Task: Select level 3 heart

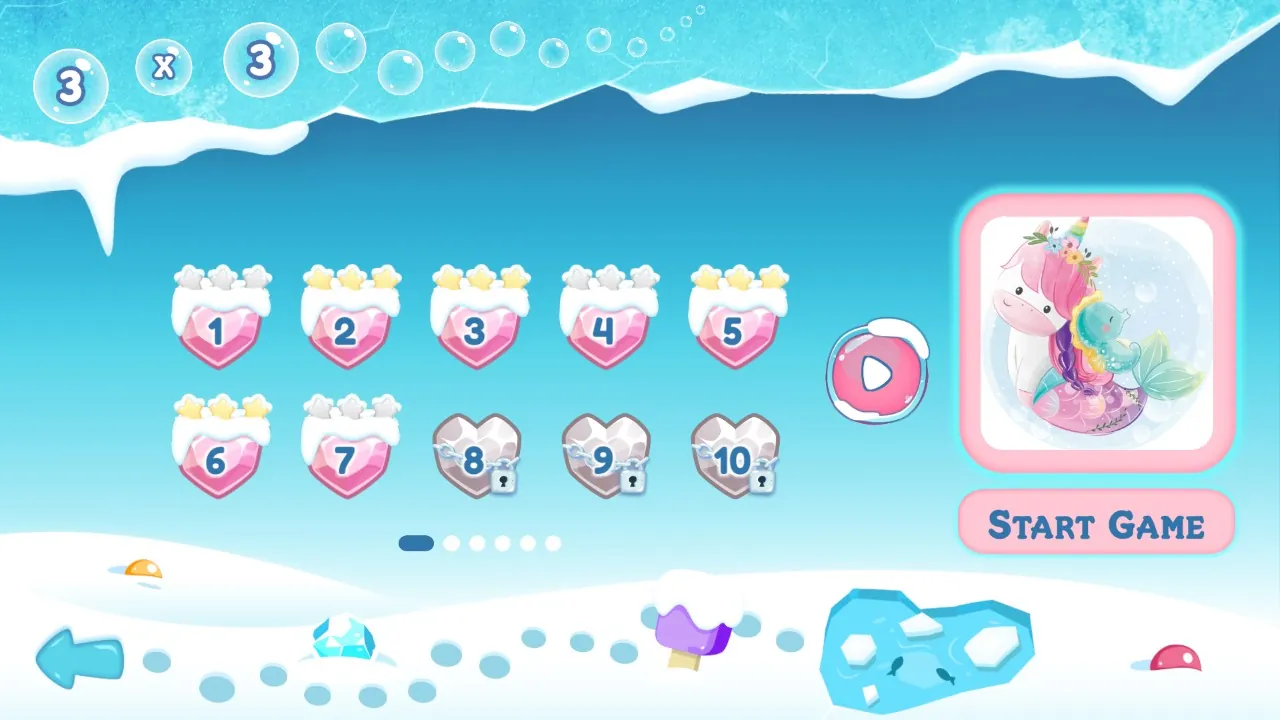Action: (x=476, y=330)
